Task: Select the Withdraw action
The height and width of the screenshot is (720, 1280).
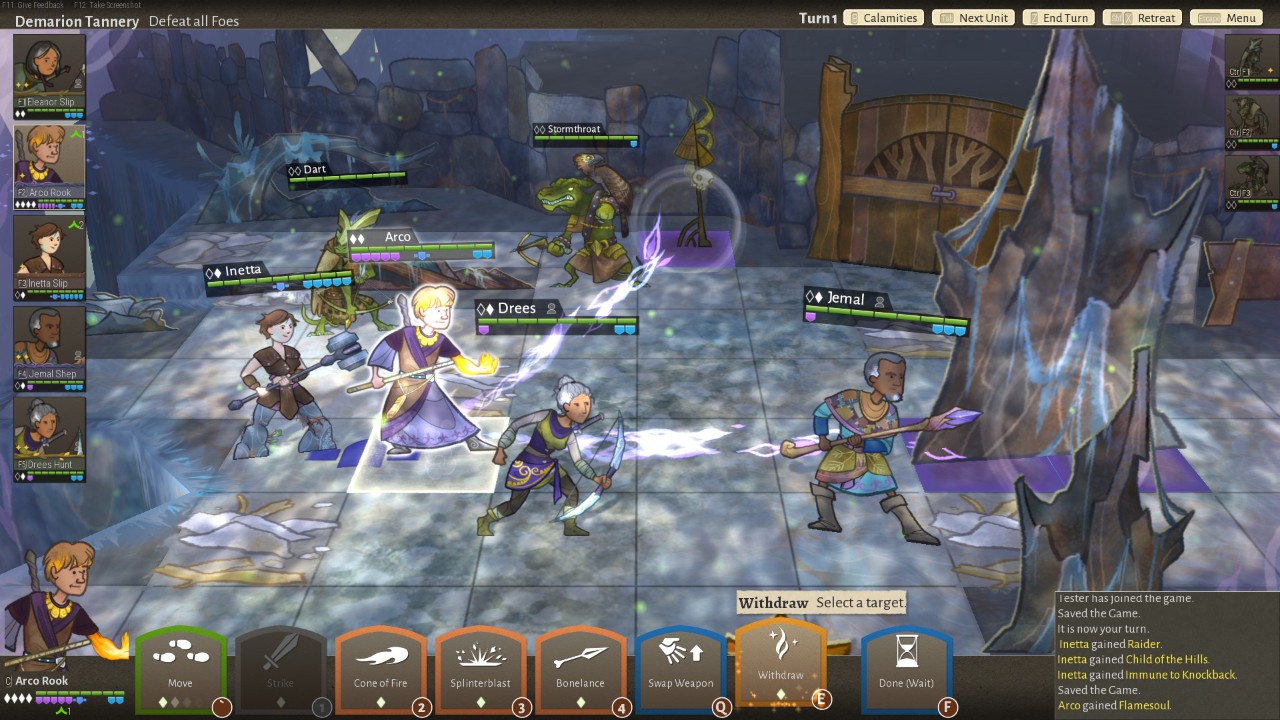Action: [781, 660]
